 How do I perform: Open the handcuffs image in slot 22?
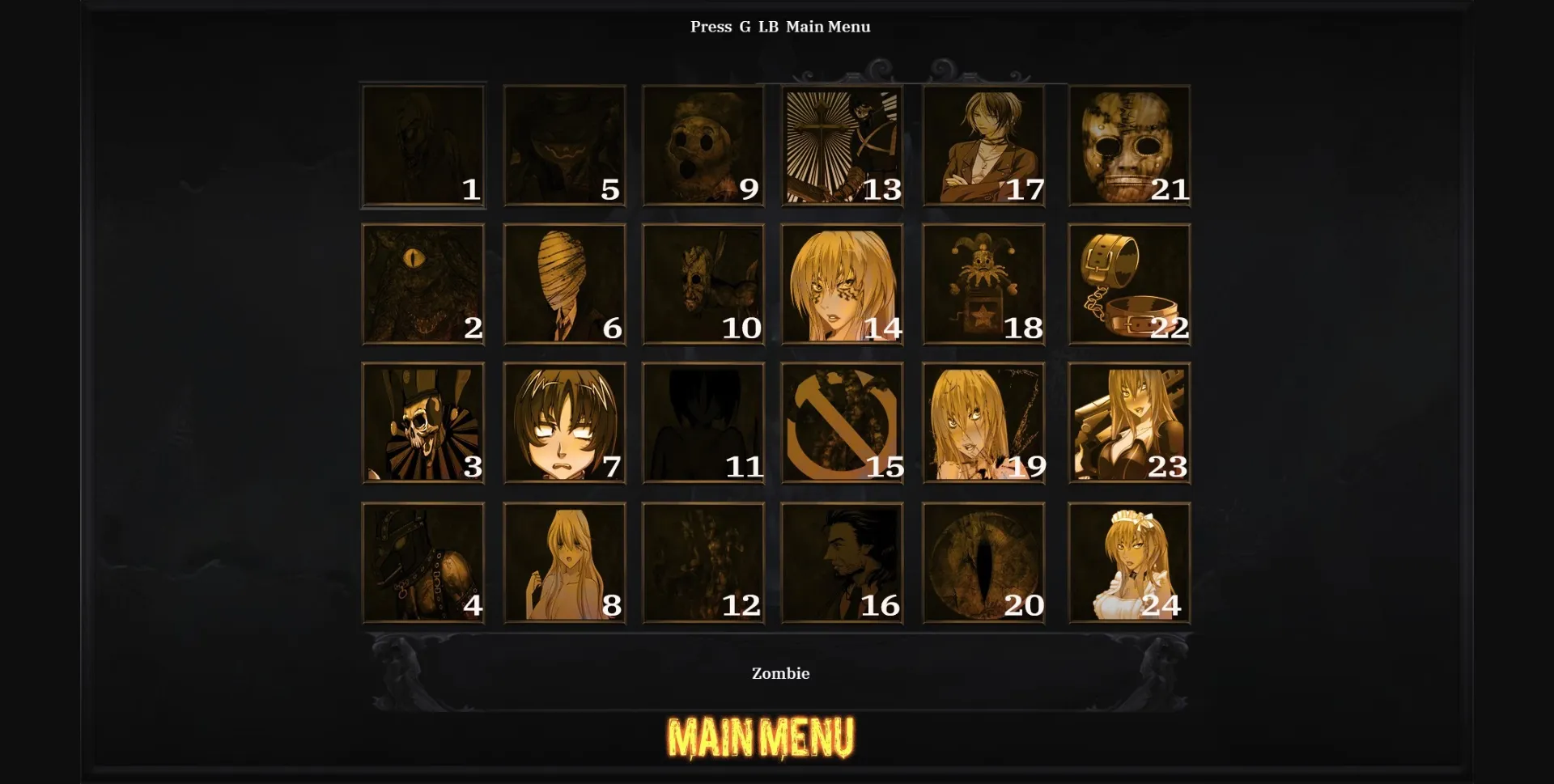(x=1128, y=285)
